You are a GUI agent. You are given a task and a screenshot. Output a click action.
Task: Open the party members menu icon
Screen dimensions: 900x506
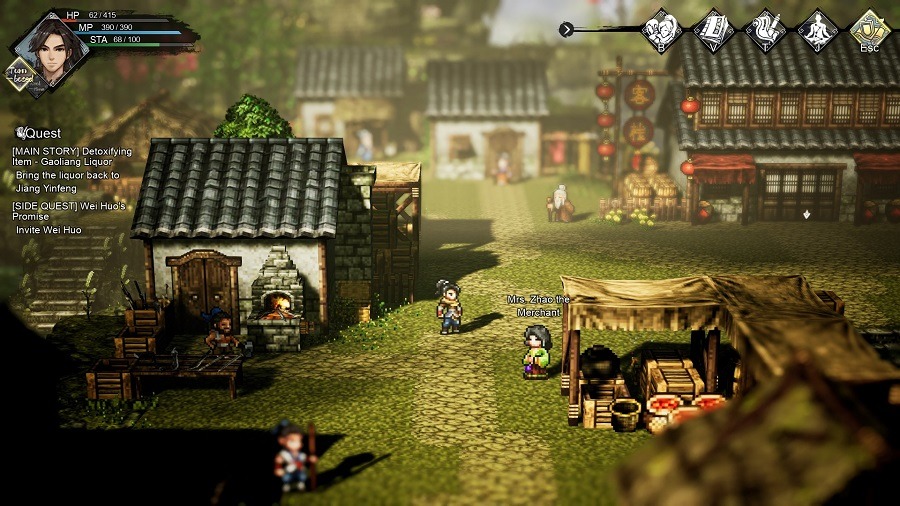point(661,28)
